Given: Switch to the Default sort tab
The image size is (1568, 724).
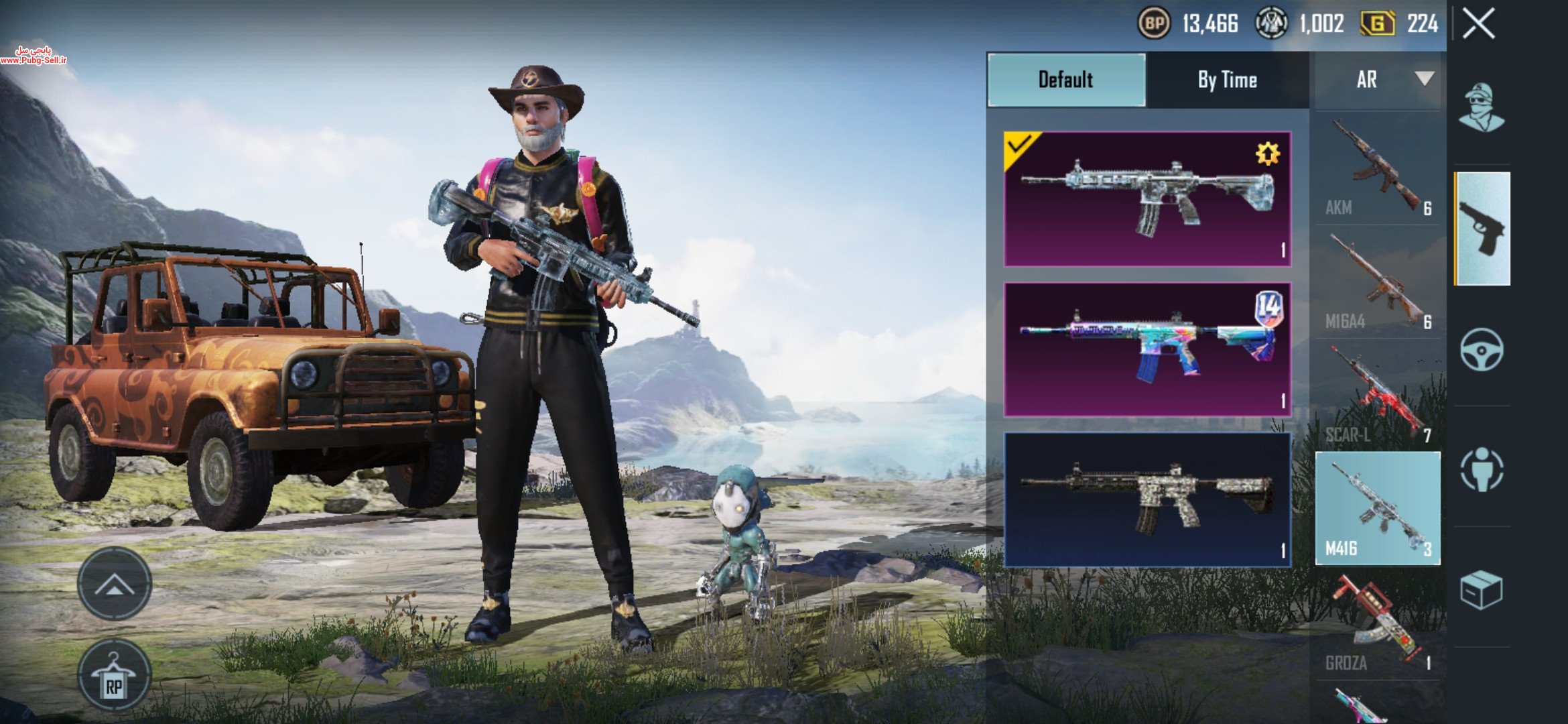Looking at the screenshot, I should click(1066, 80).
